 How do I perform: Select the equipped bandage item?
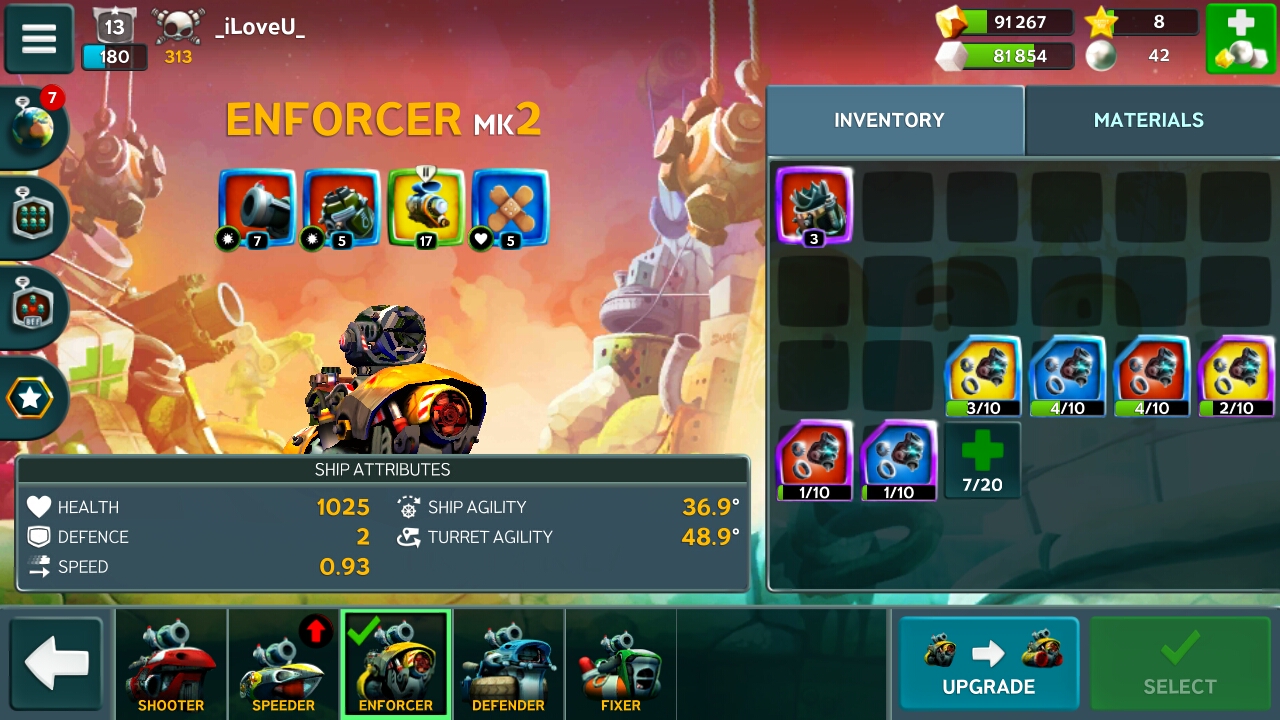[x=510, y=207]
